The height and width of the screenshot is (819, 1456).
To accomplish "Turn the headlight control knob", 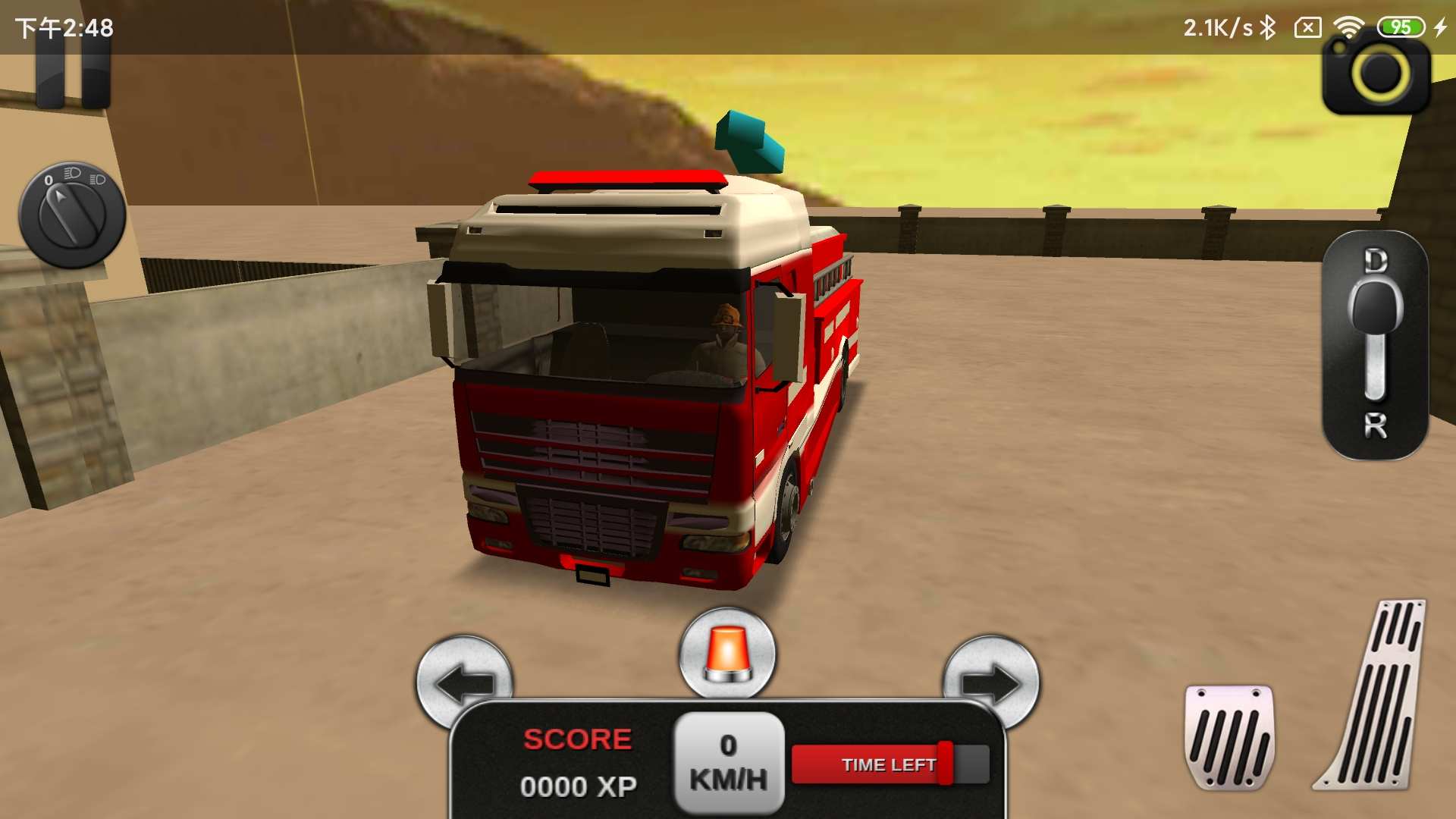I will [72, 215].
